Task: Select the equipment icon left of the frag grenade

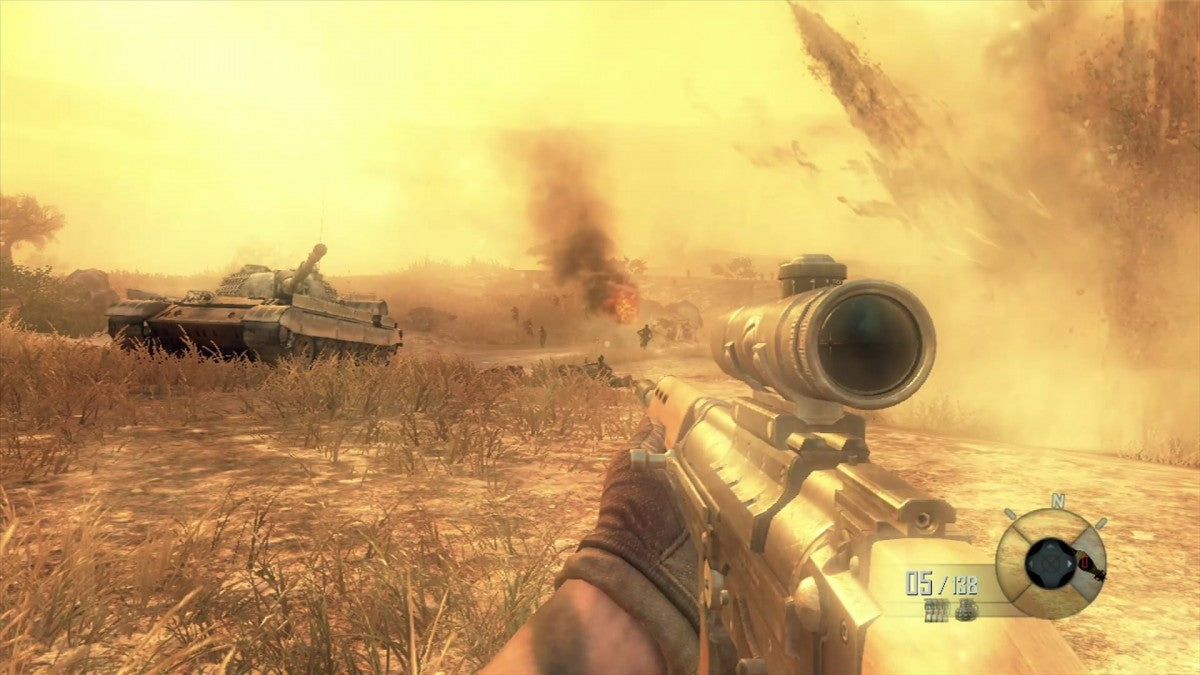Action: point(936,610)
